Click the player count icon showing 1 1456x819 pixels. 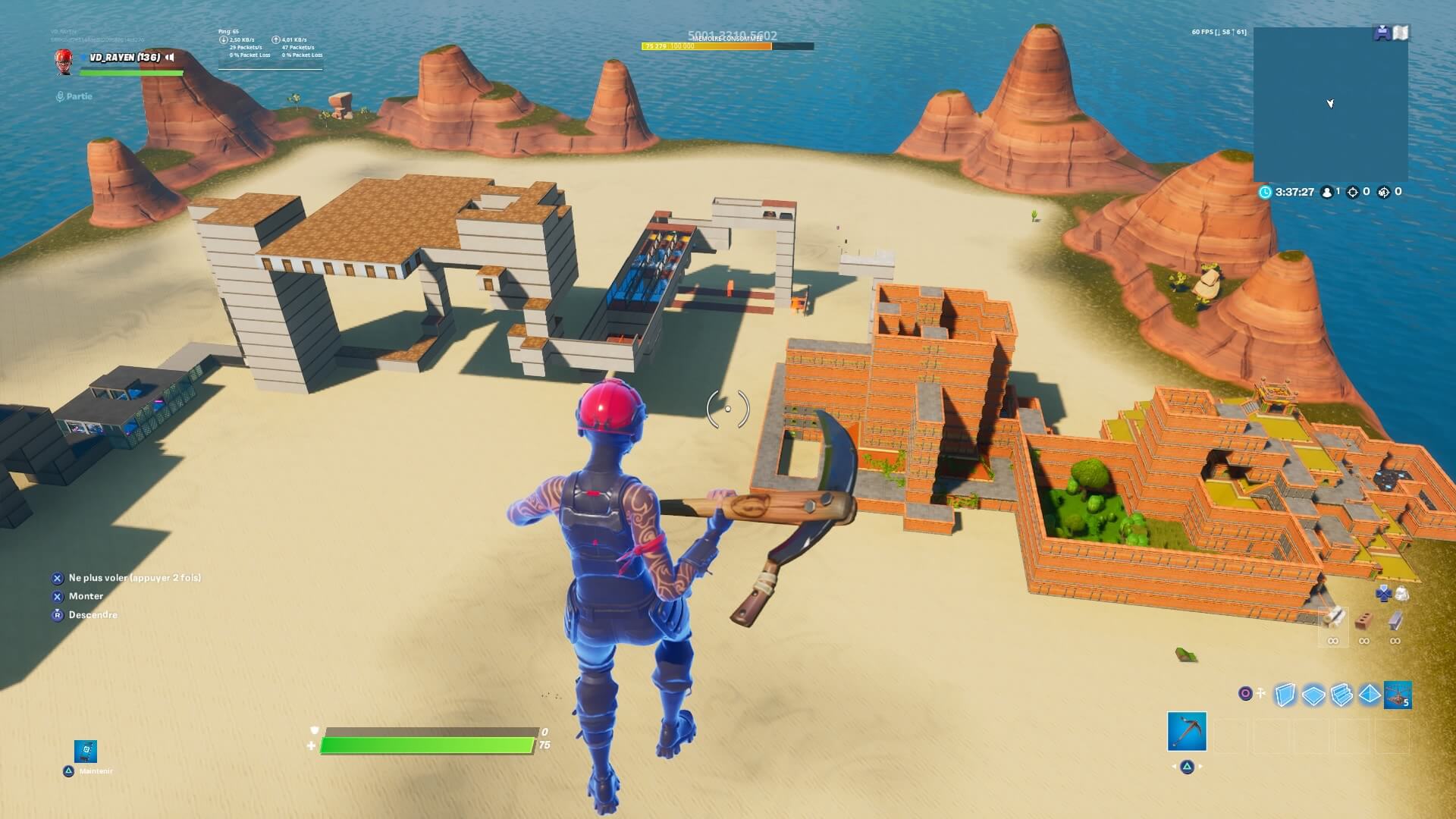(1327, 192)
